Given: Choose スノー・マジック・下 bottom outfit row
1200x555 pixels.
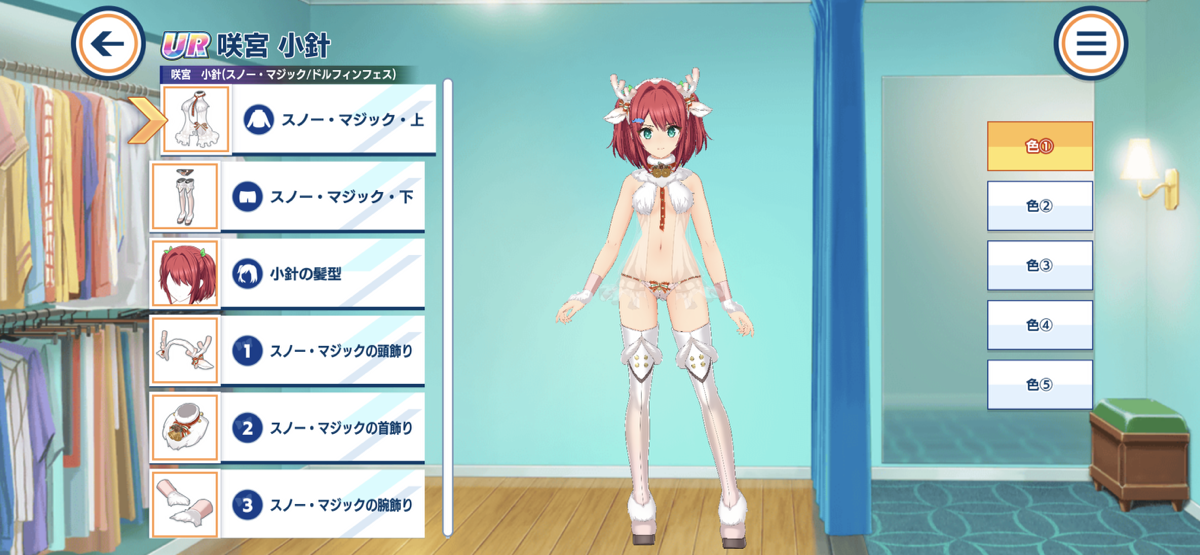Looking at the screenshot, I should click(x=290, y=196).
